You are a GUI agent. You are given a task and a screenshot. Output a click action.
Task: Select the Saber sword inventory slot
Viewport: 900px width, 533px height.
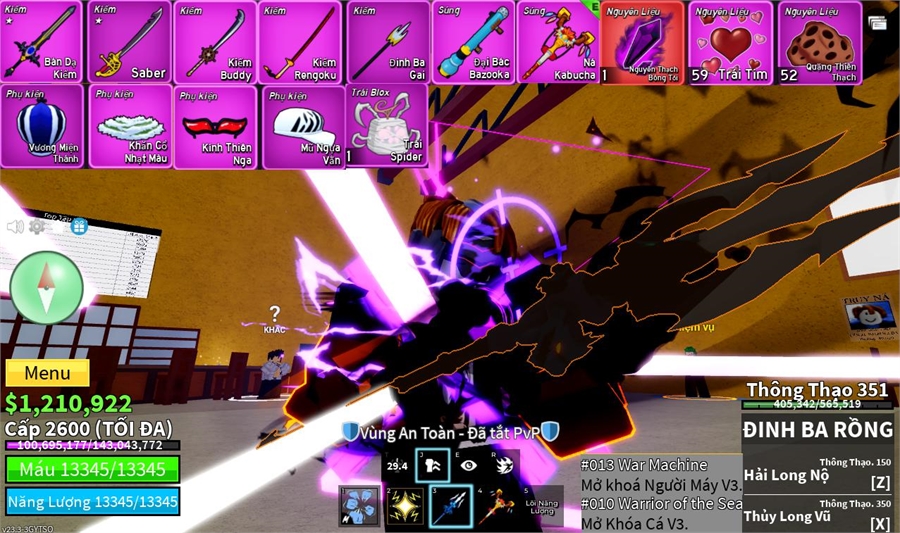tap(129, 42)
